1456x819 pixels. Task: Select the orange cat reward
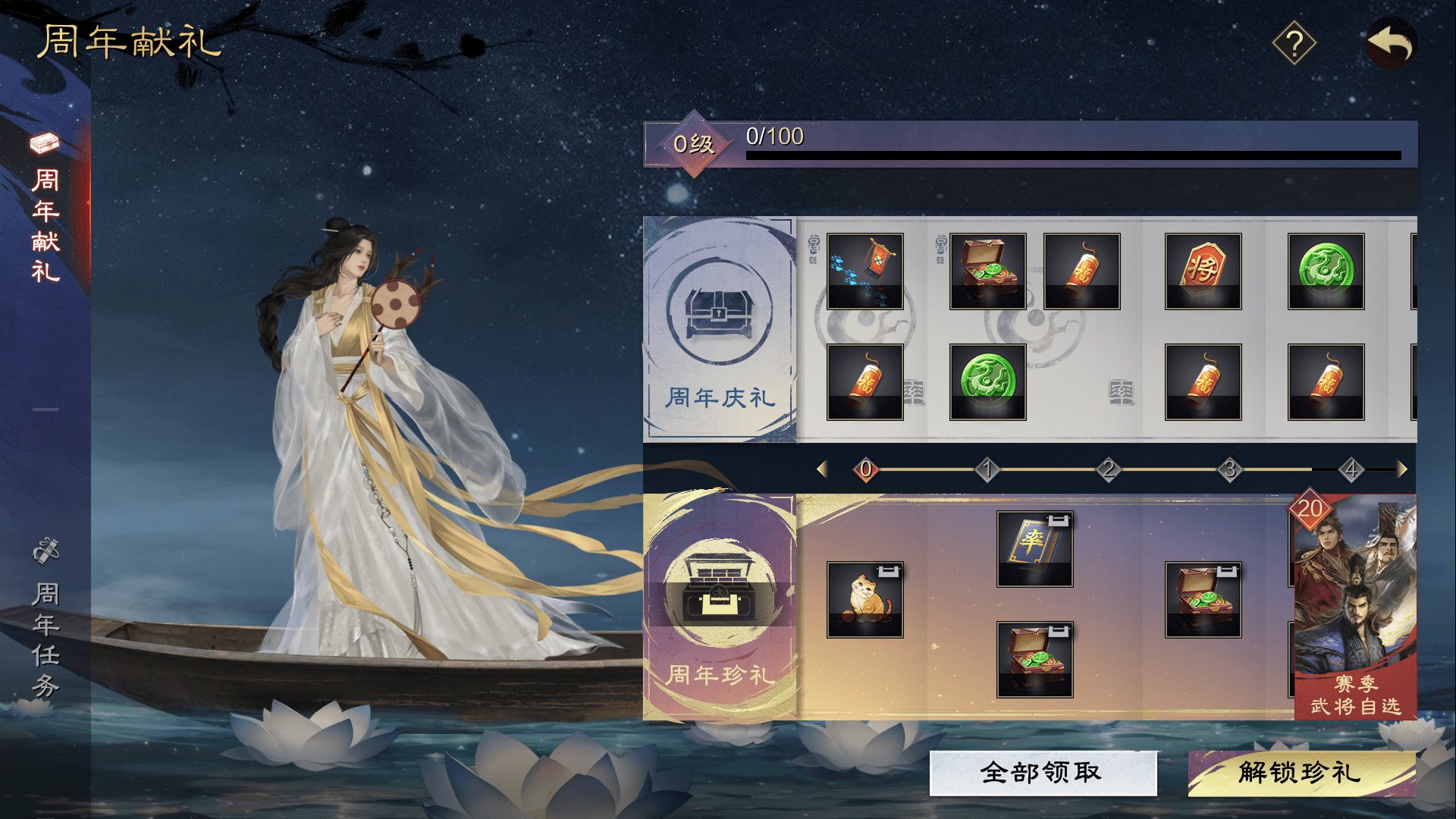pos(864,599)
